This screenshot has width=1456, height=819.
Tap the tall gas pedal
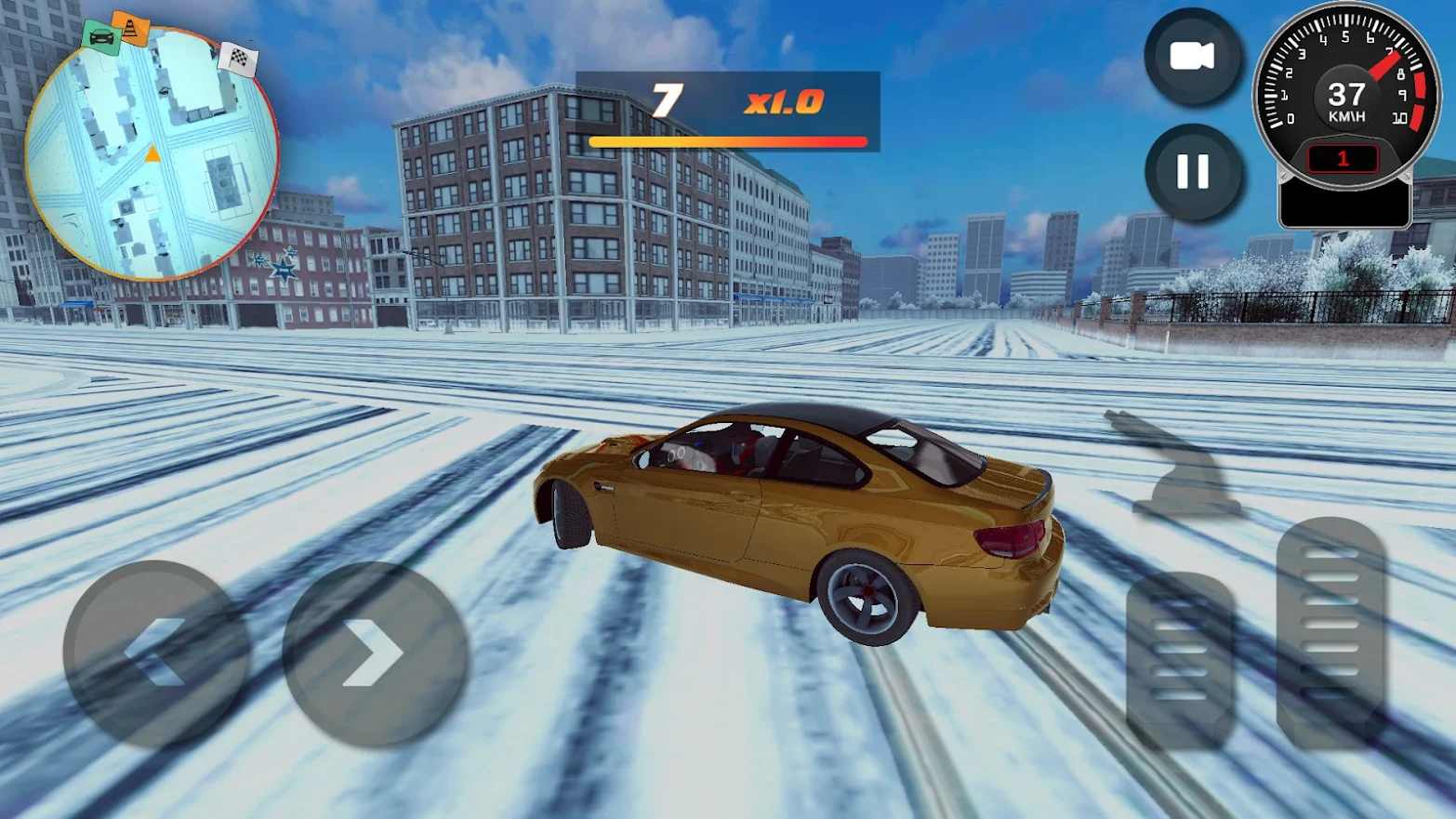(1330, 632)
